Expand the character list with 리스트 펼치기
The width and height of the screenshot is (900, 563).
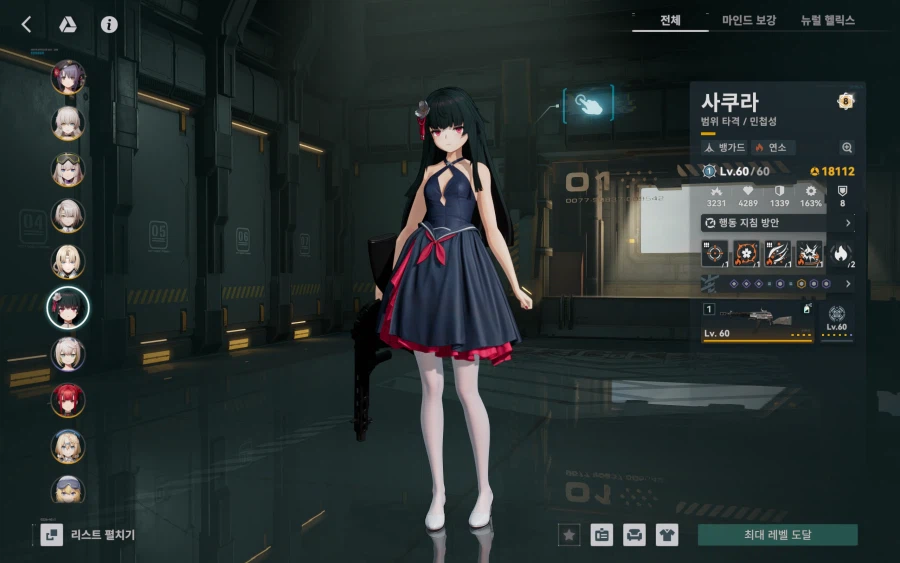[88, 535]
